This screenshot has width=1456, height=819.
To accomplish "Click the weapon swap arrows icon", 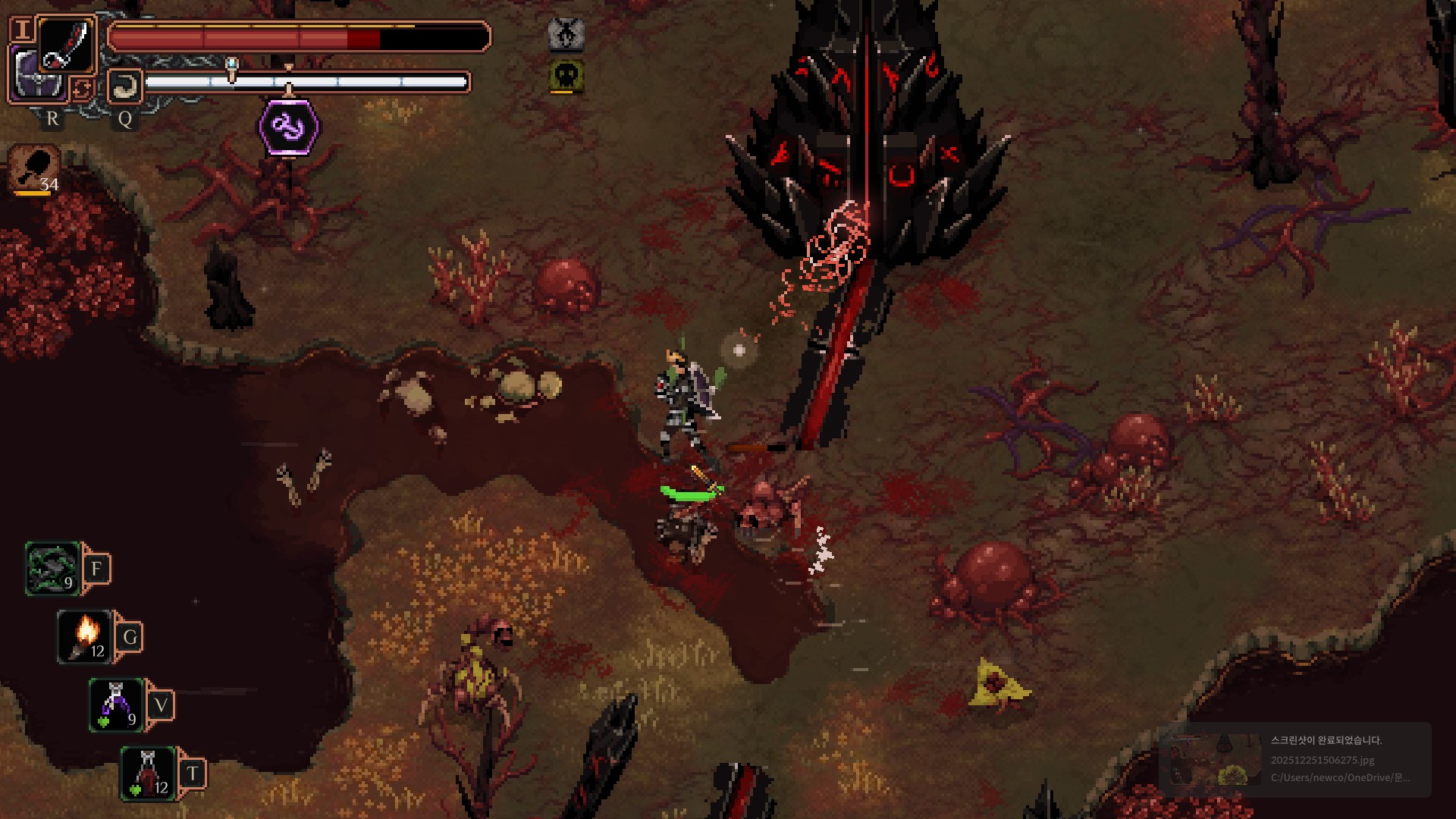I will point(82,89).
